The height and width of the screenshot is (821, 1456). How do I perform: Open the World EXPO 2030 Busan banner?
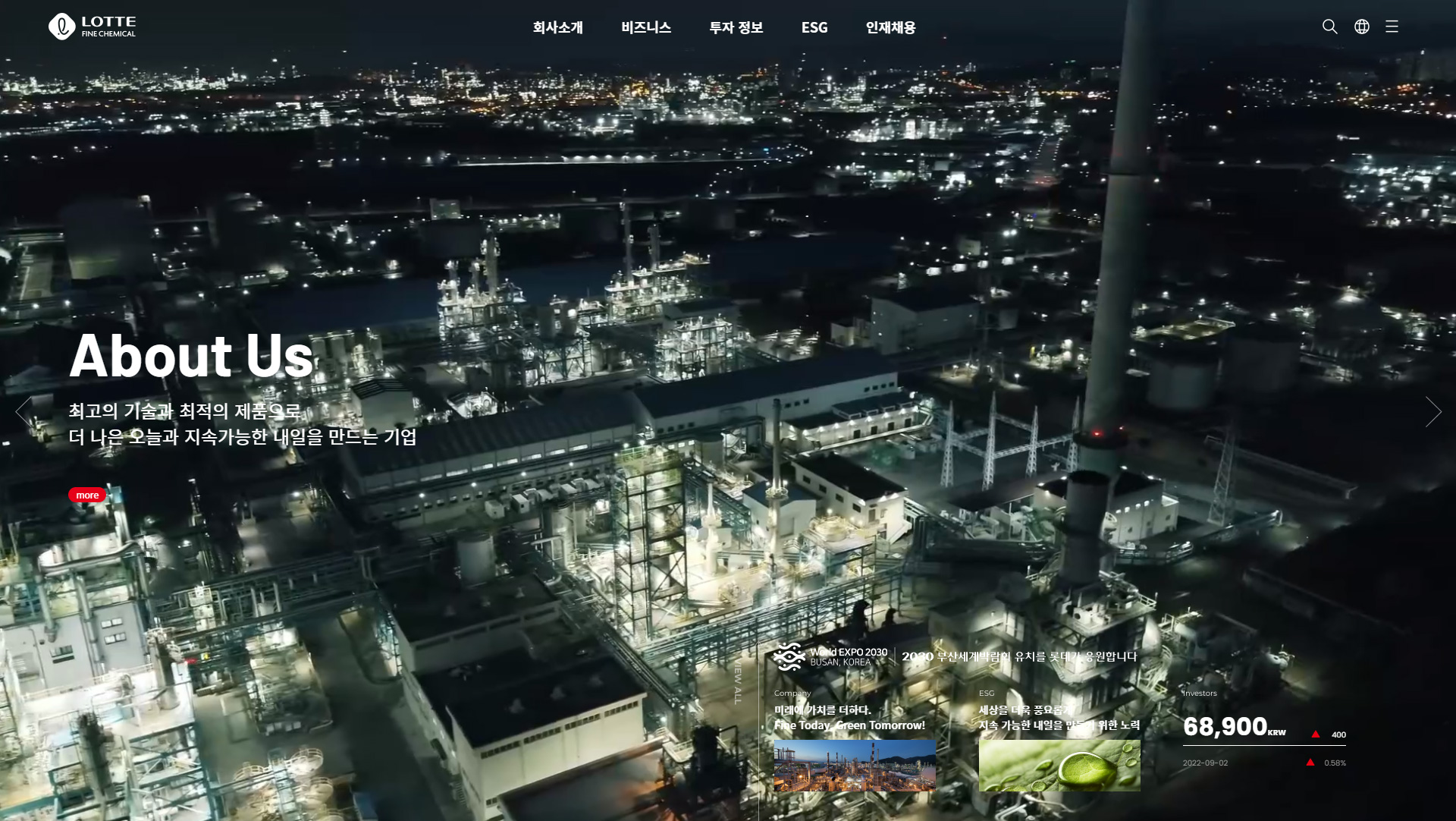[x=954, y=656]
